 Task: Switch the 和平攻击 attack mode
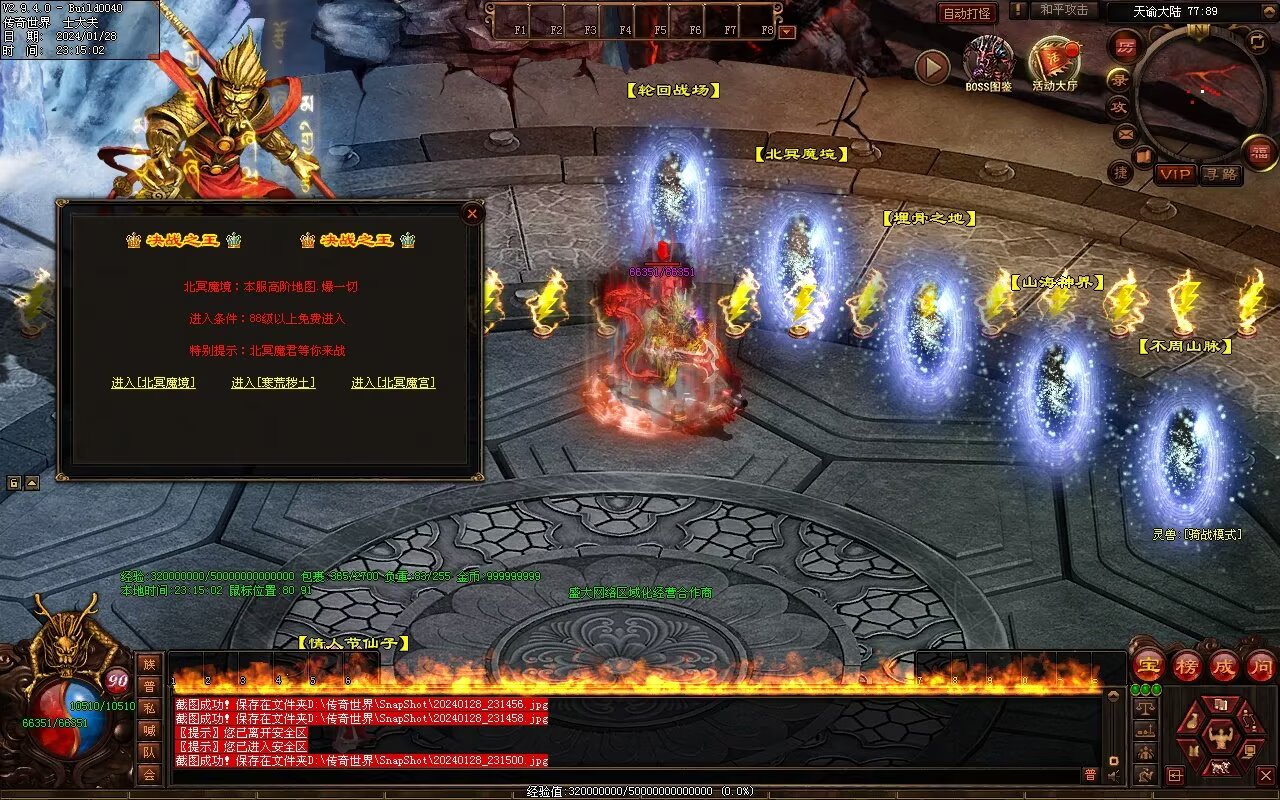pos(1064,11)
